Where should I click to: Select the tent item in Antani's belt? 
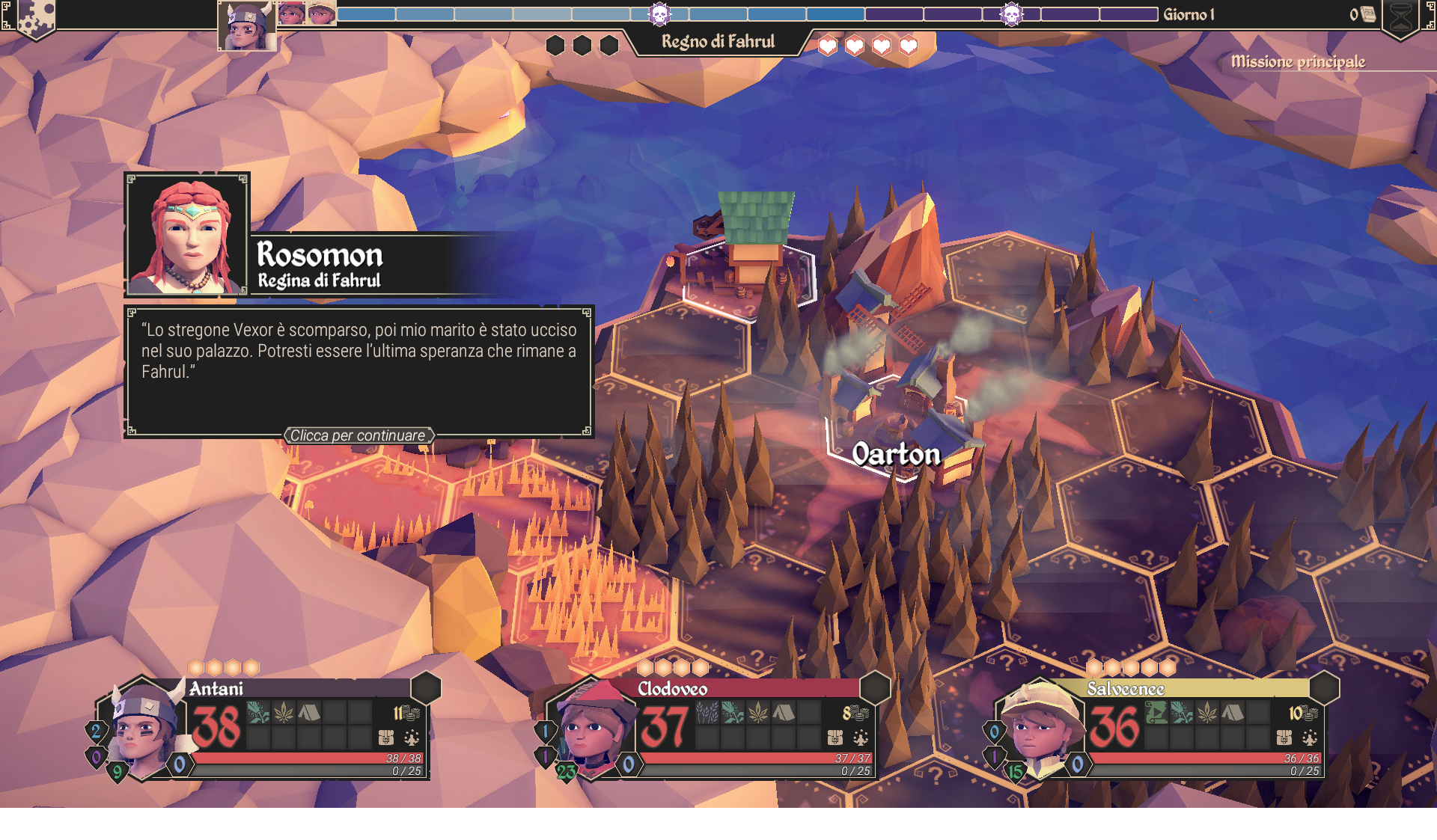(309, 712)
